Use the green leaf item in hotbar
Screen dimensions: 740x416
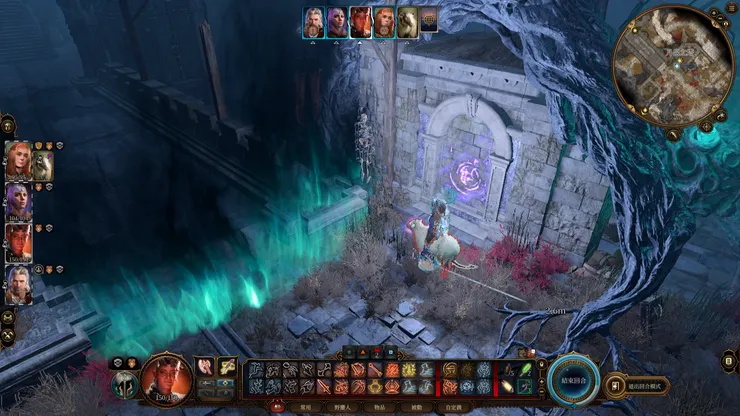[524, 368]
